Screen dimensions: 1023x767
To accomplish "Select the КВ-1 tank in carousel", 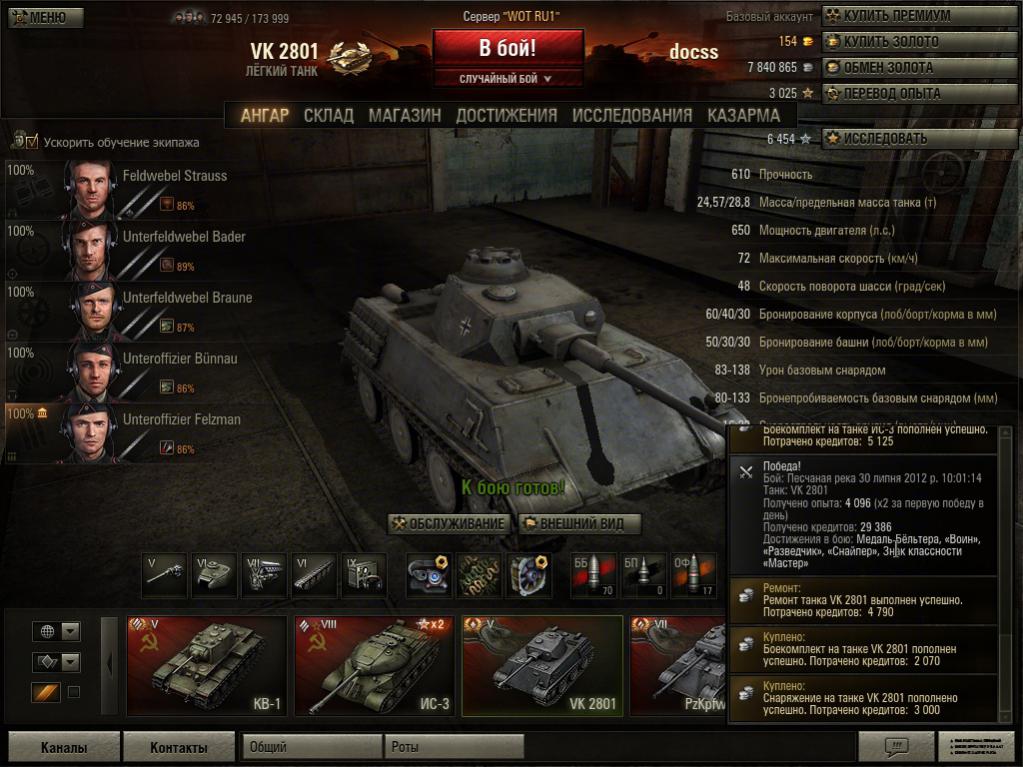I will [x=208, y=664].
